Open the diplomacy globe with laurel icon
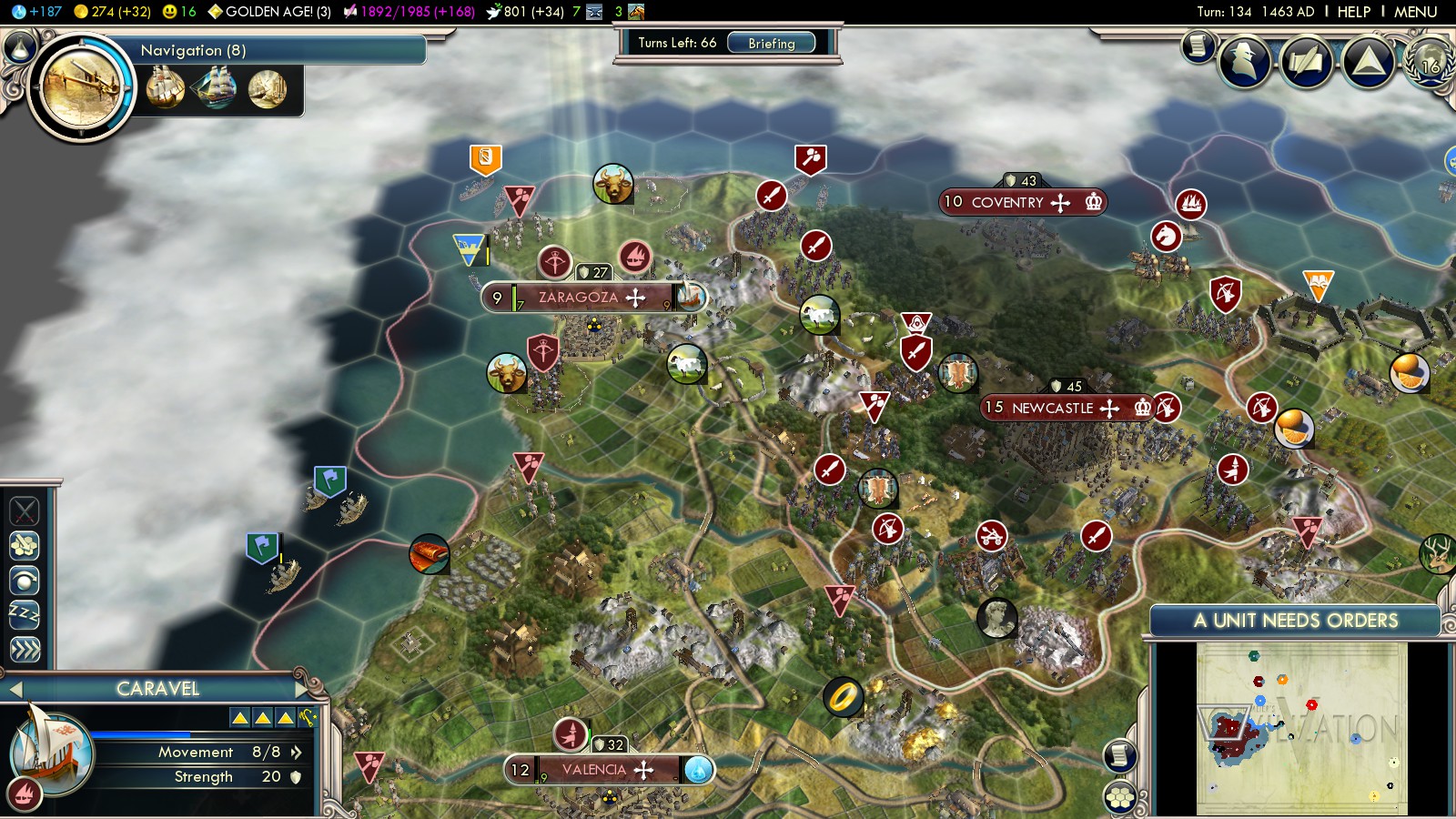The image size is (1456, 819). pyautogui.click(x=1430, y=61)
